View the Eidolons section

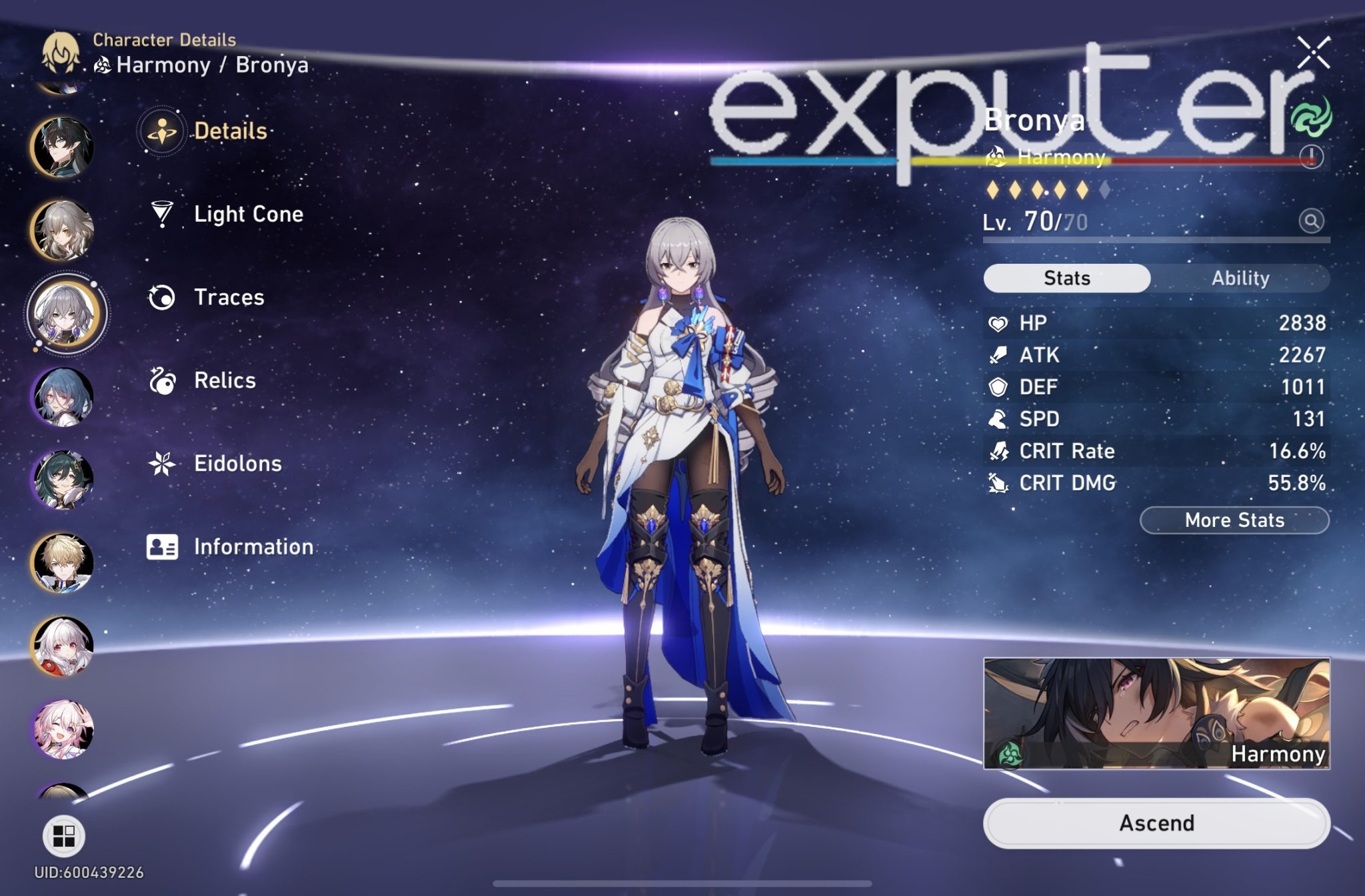pos(237,464)
